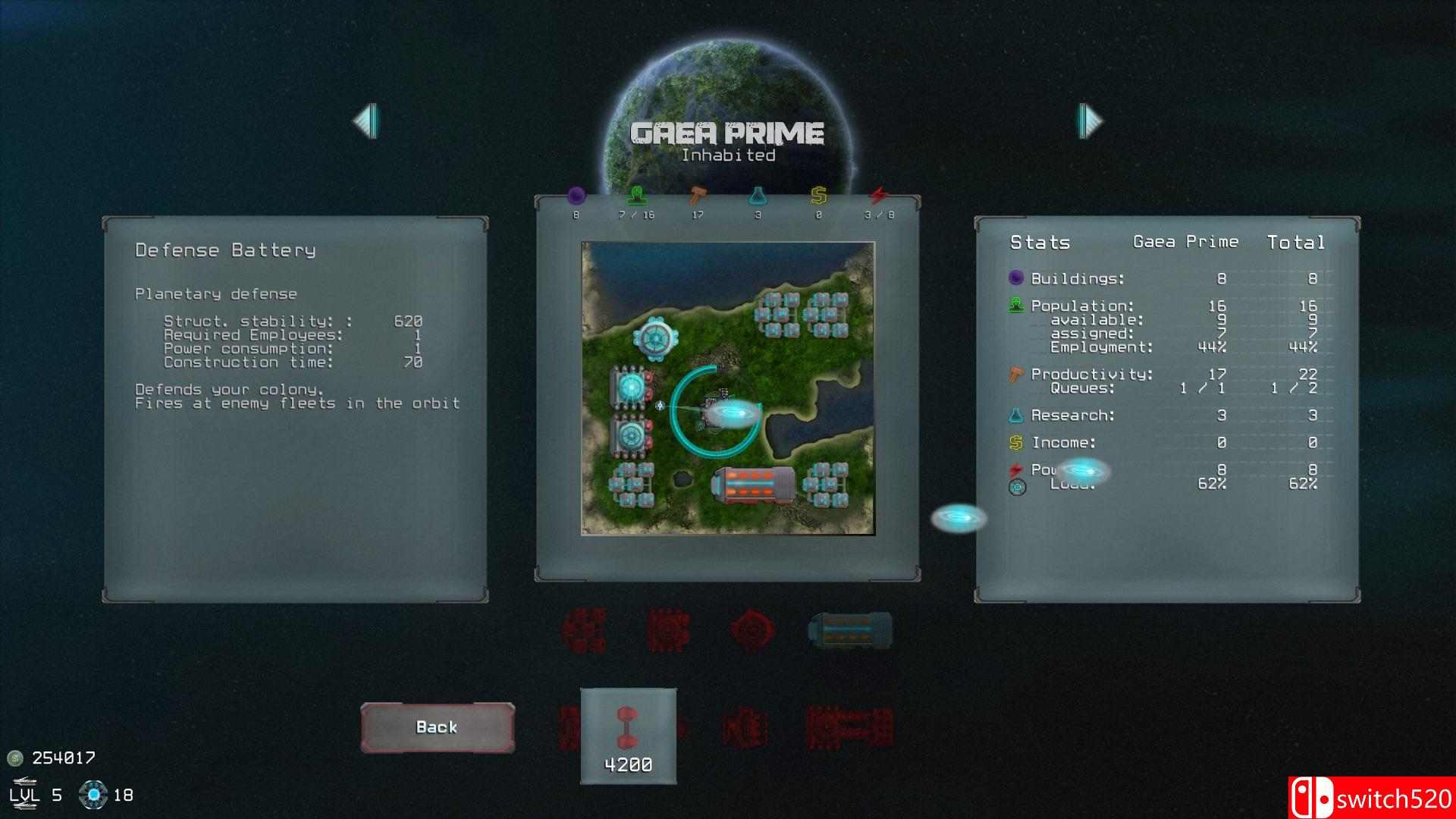Select the Gaea Prime column in the Stats panel

(1185, 242)
